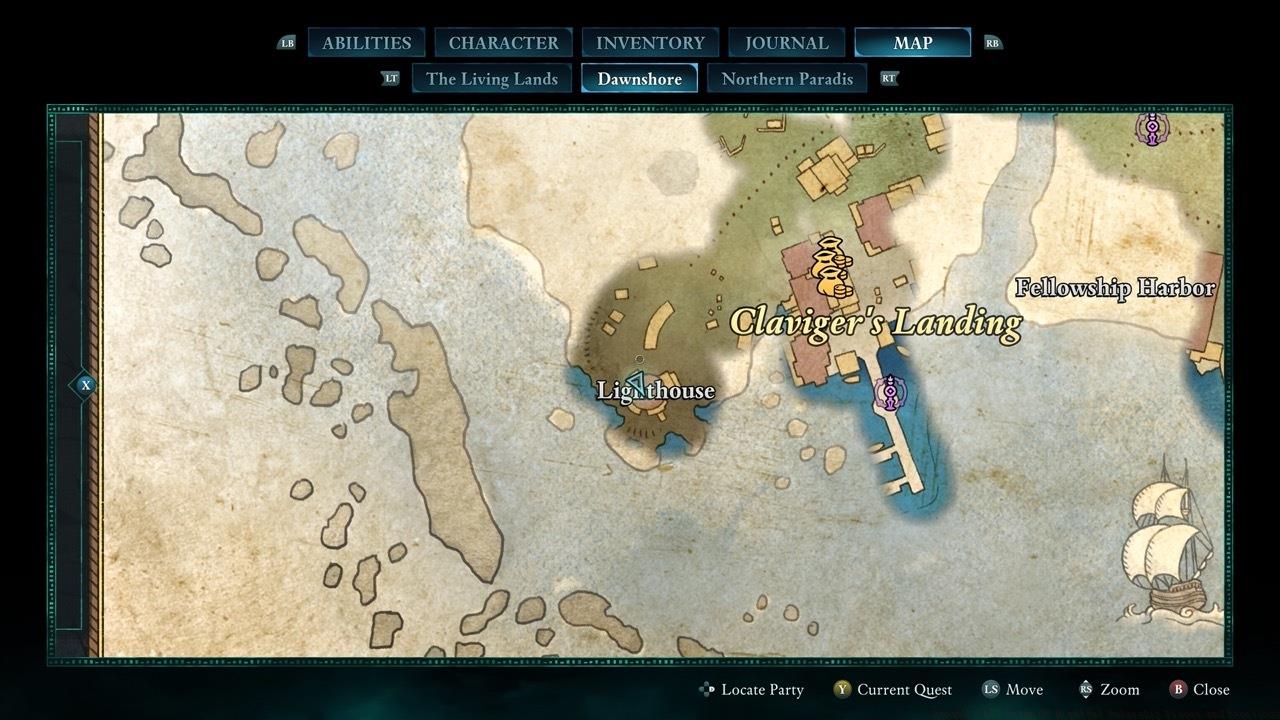Expand the side panel on the map's left edge

pyautogui.click(x=85, y=385)
